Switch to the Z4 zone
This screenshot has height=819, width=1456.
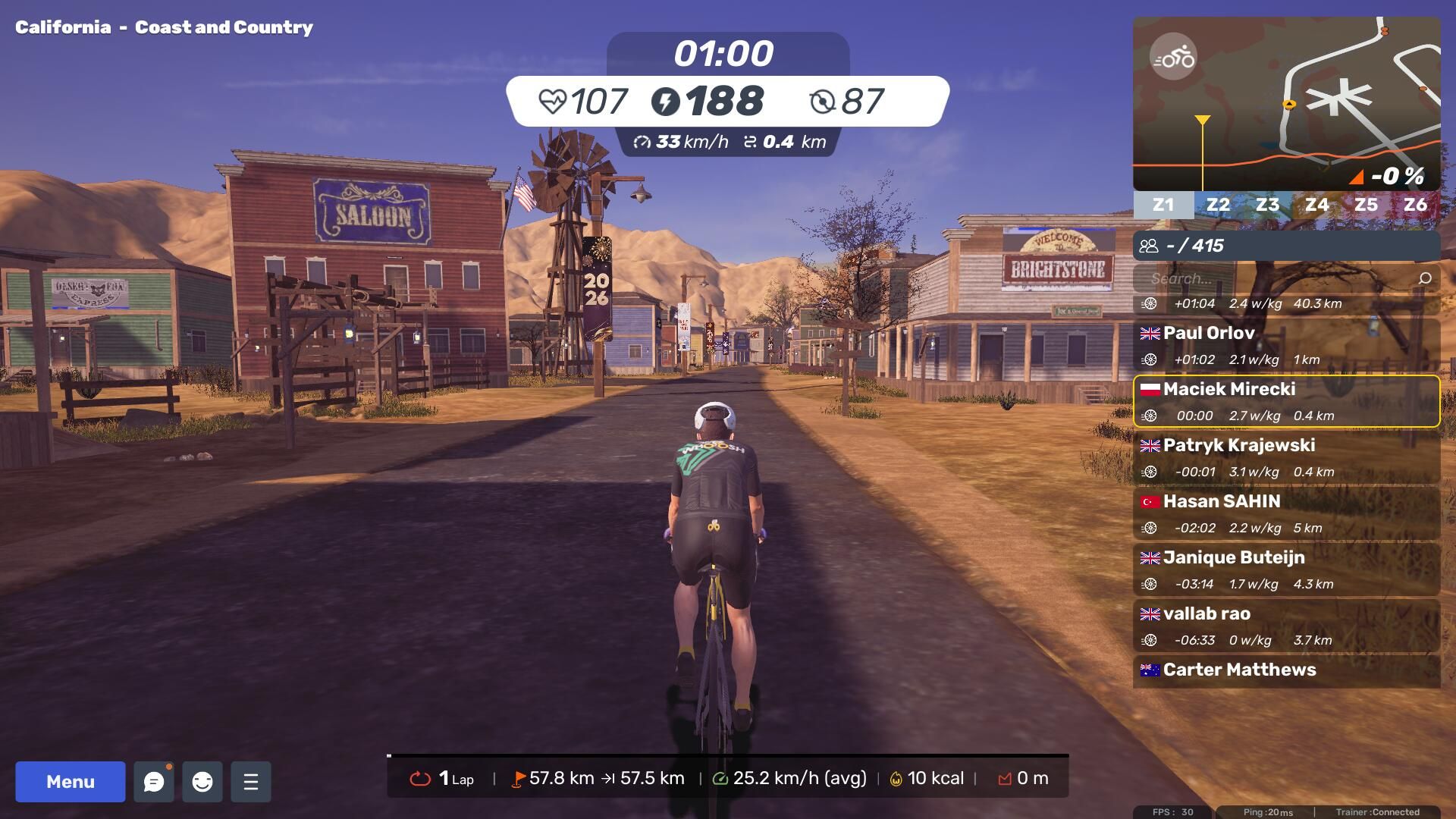[x=1316, y=205]
